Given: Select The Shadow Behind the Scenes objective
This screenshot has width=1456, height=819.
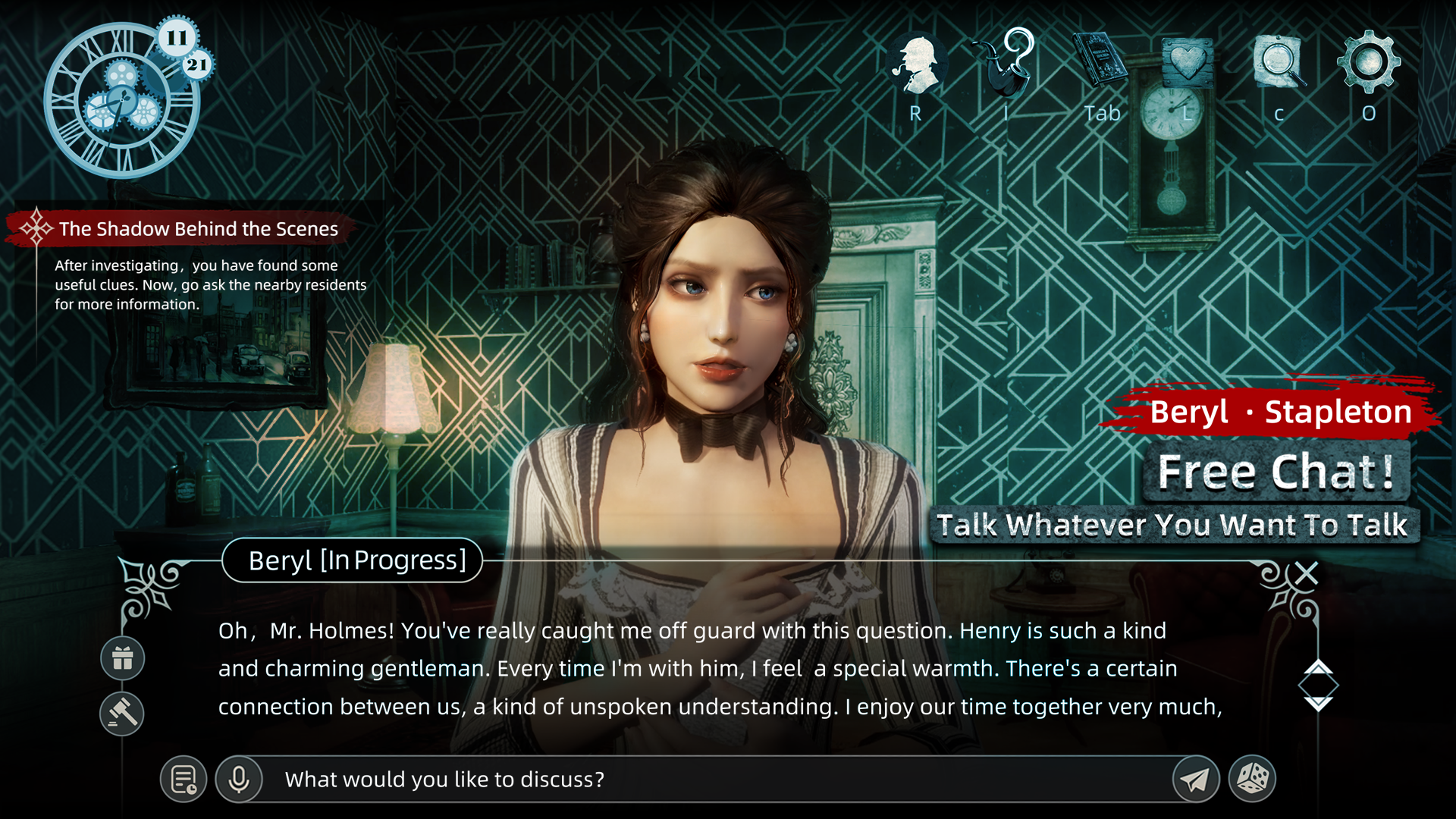Looking at the screenshot, I should click(198, 229).
